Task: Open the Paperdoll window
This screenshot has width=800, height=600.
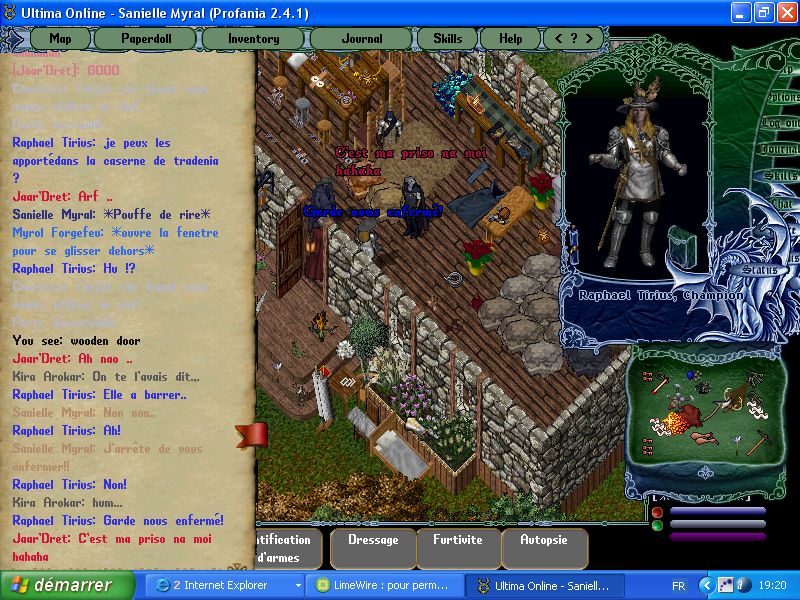Action: pos(146,39)
